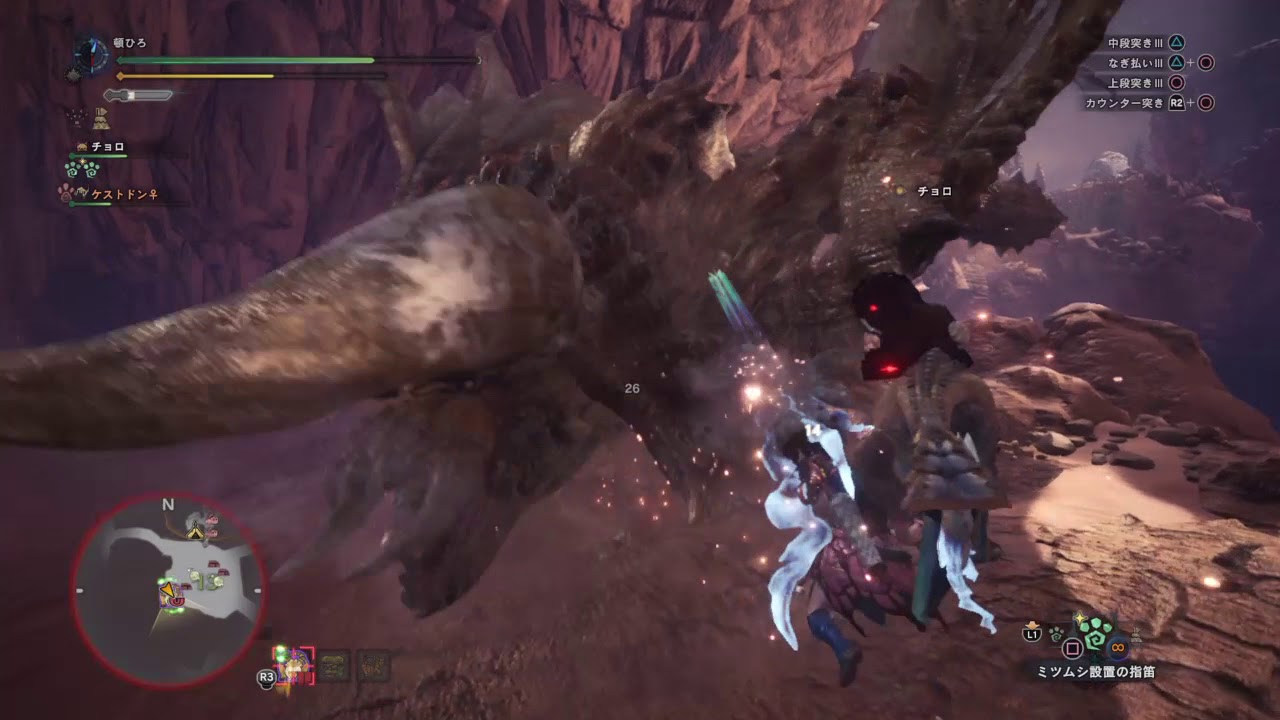Select the vigorwasp icon beside the item slot
Screen dimensions: 1280x720
1095,634
